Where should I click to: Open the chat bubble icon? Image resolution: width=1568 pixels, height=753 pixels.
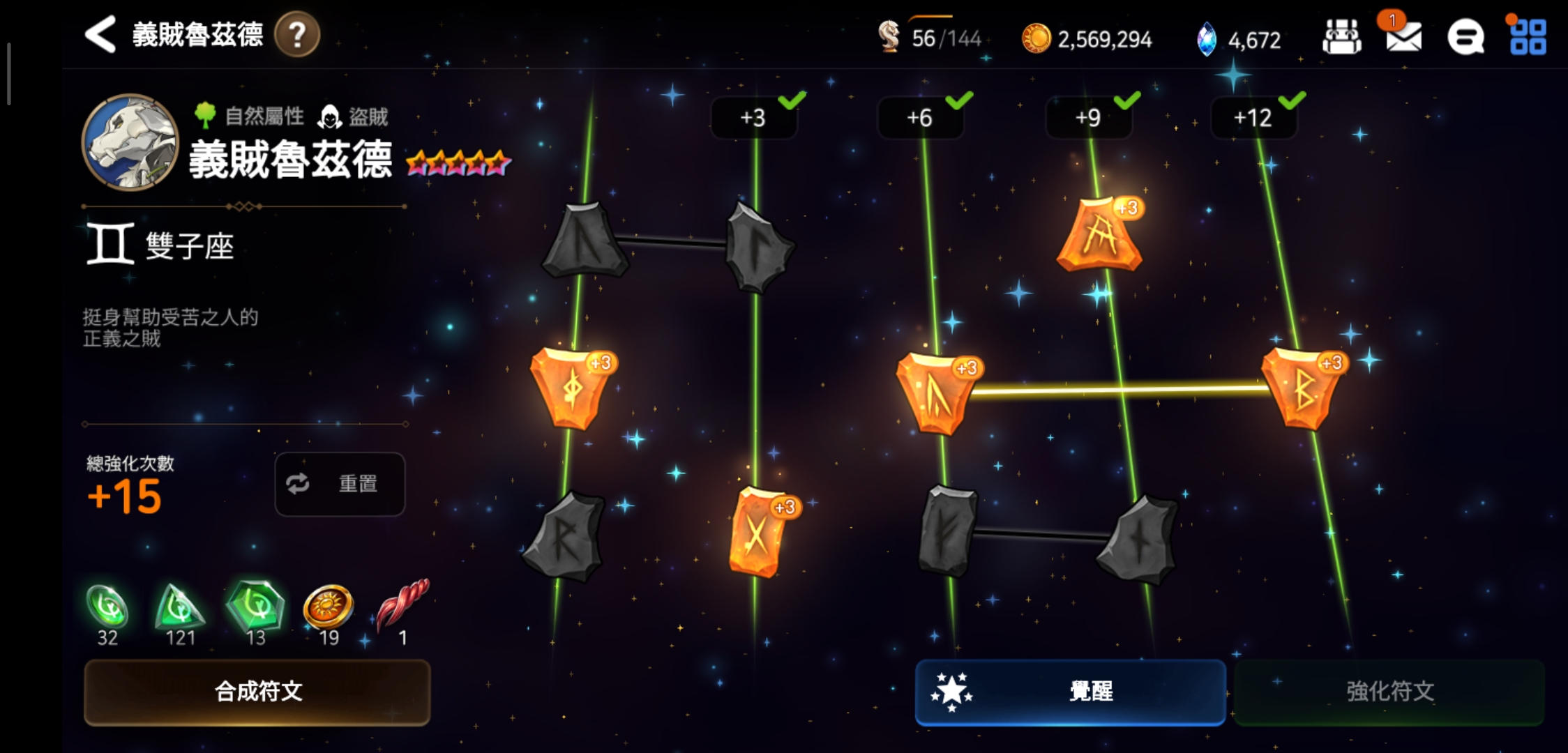pos(1465,36)
